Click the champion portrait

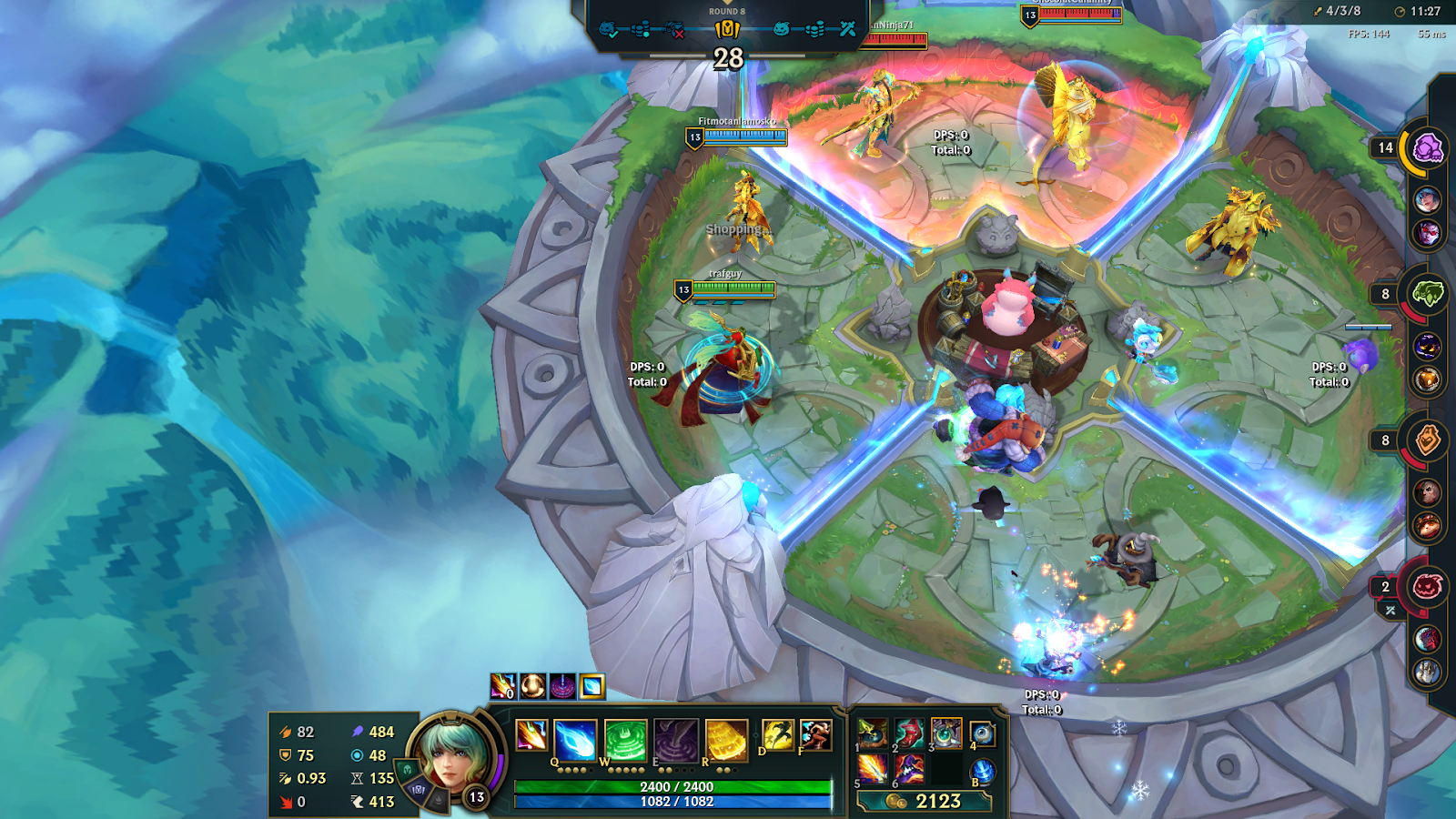point(450,754)
